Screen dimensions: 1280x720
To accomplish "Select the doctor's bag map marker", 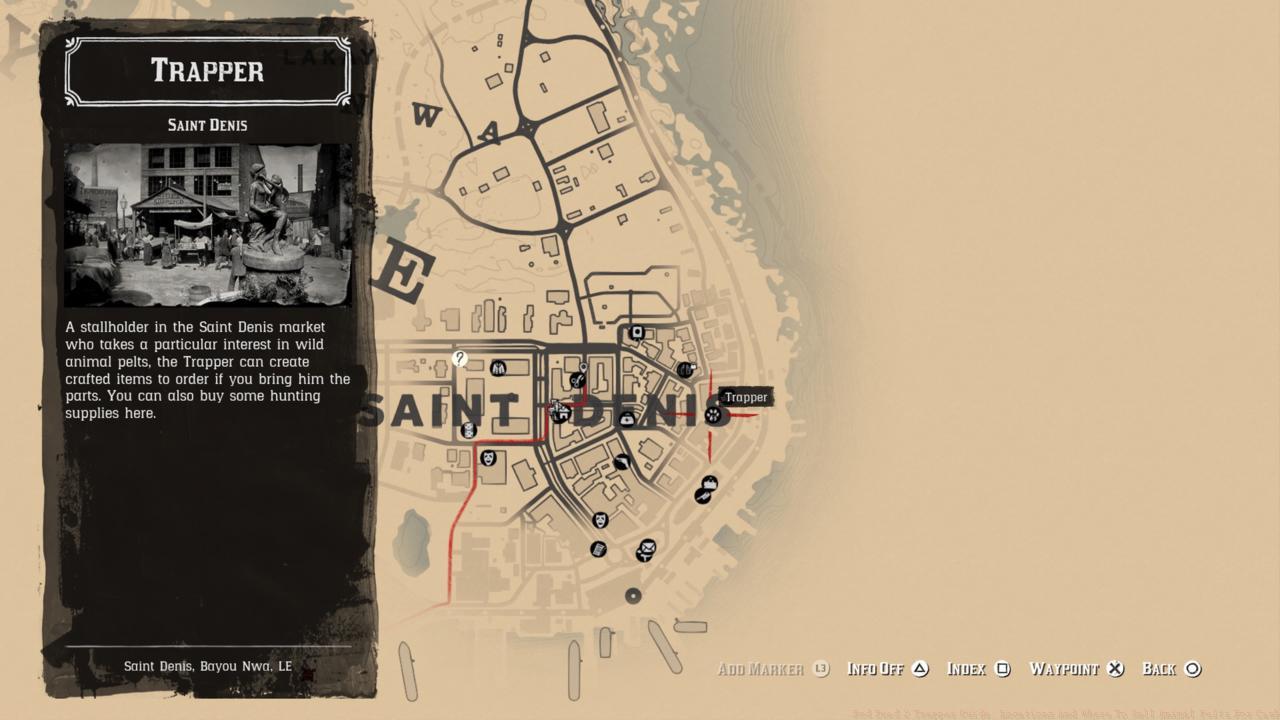I will pos(627,419).
